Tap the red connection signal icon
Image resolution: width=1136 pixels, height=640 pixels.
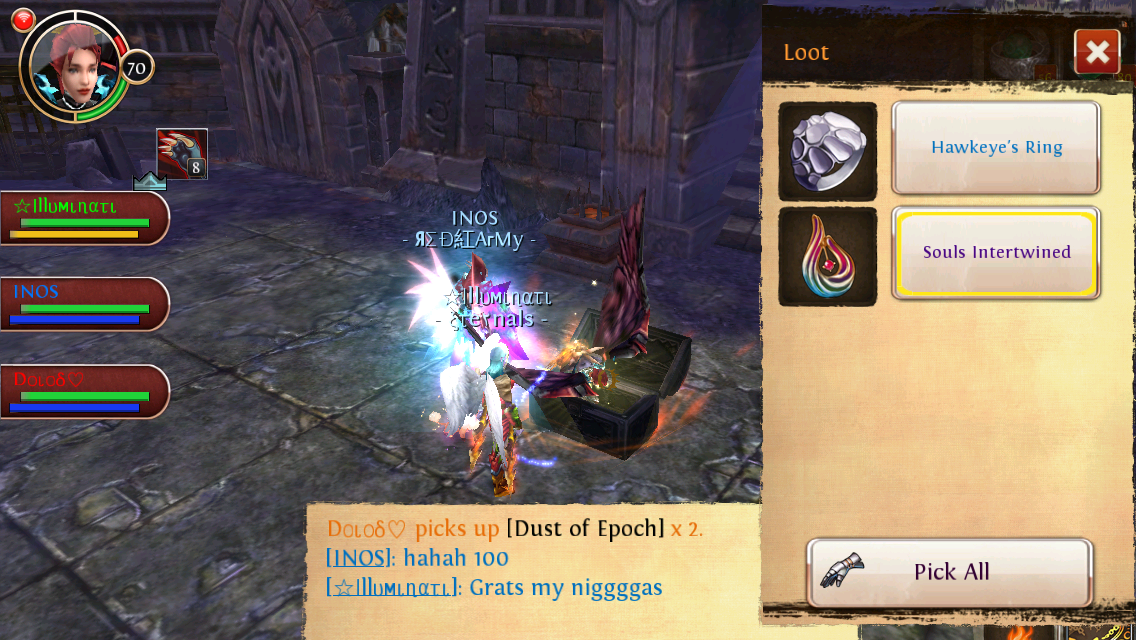pyautogui.click(x=23, y=20)
